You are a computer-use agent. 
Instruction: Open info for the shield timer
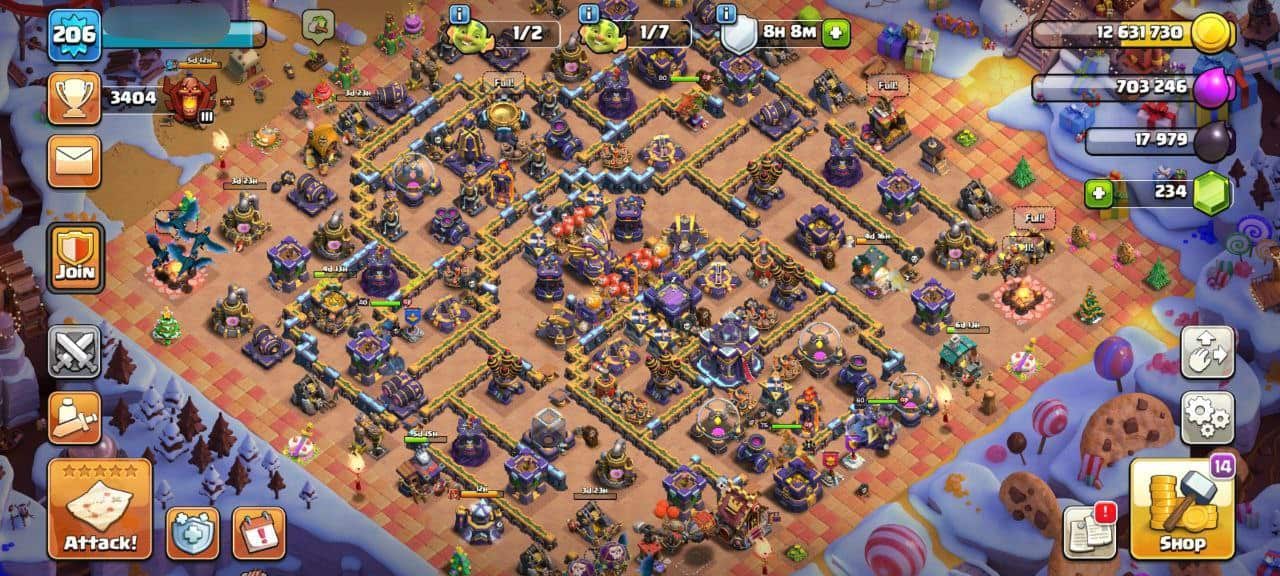click(x=726, y=14)
